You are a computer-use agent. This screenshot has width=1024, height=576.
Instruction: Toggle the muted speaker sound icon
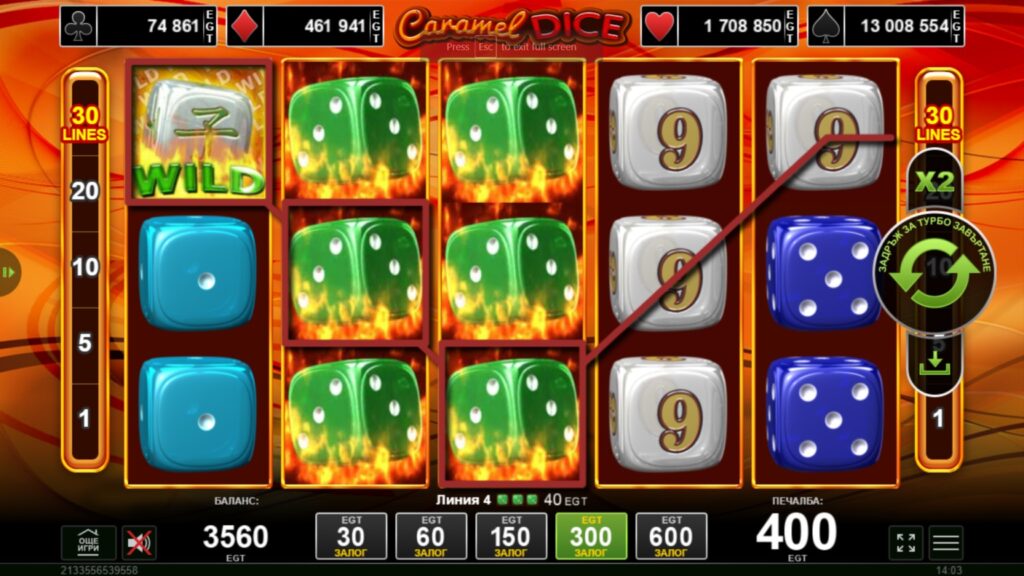tap(139, 542)
